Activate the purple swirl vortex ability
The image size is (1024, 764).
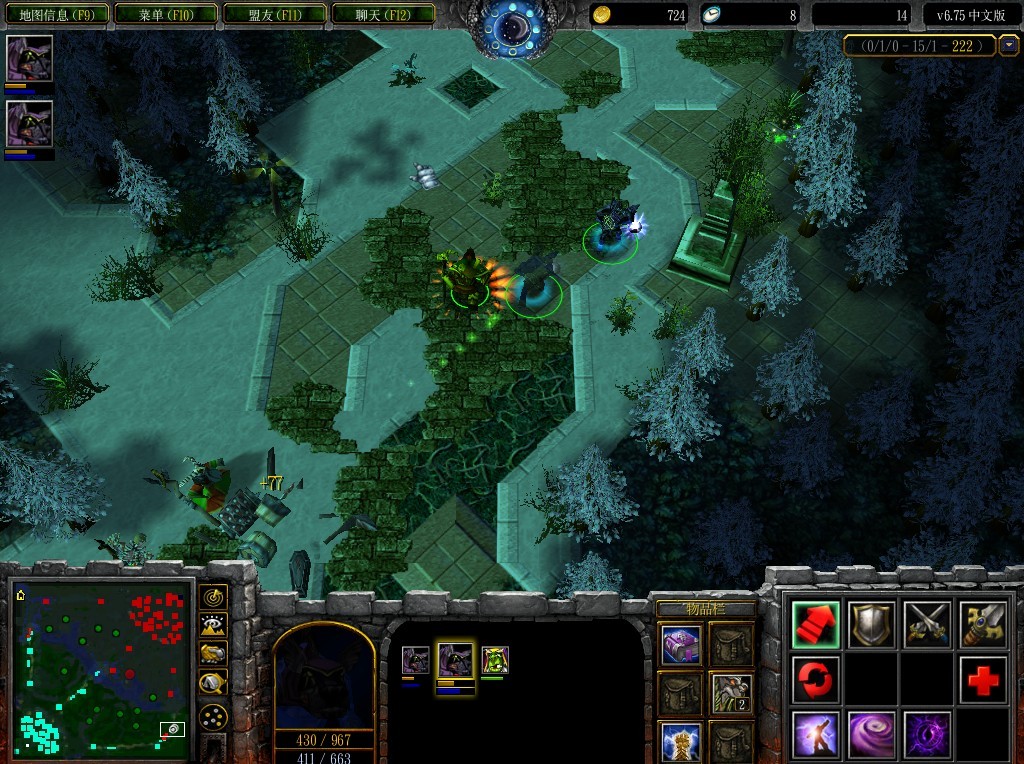click(872, 735)
